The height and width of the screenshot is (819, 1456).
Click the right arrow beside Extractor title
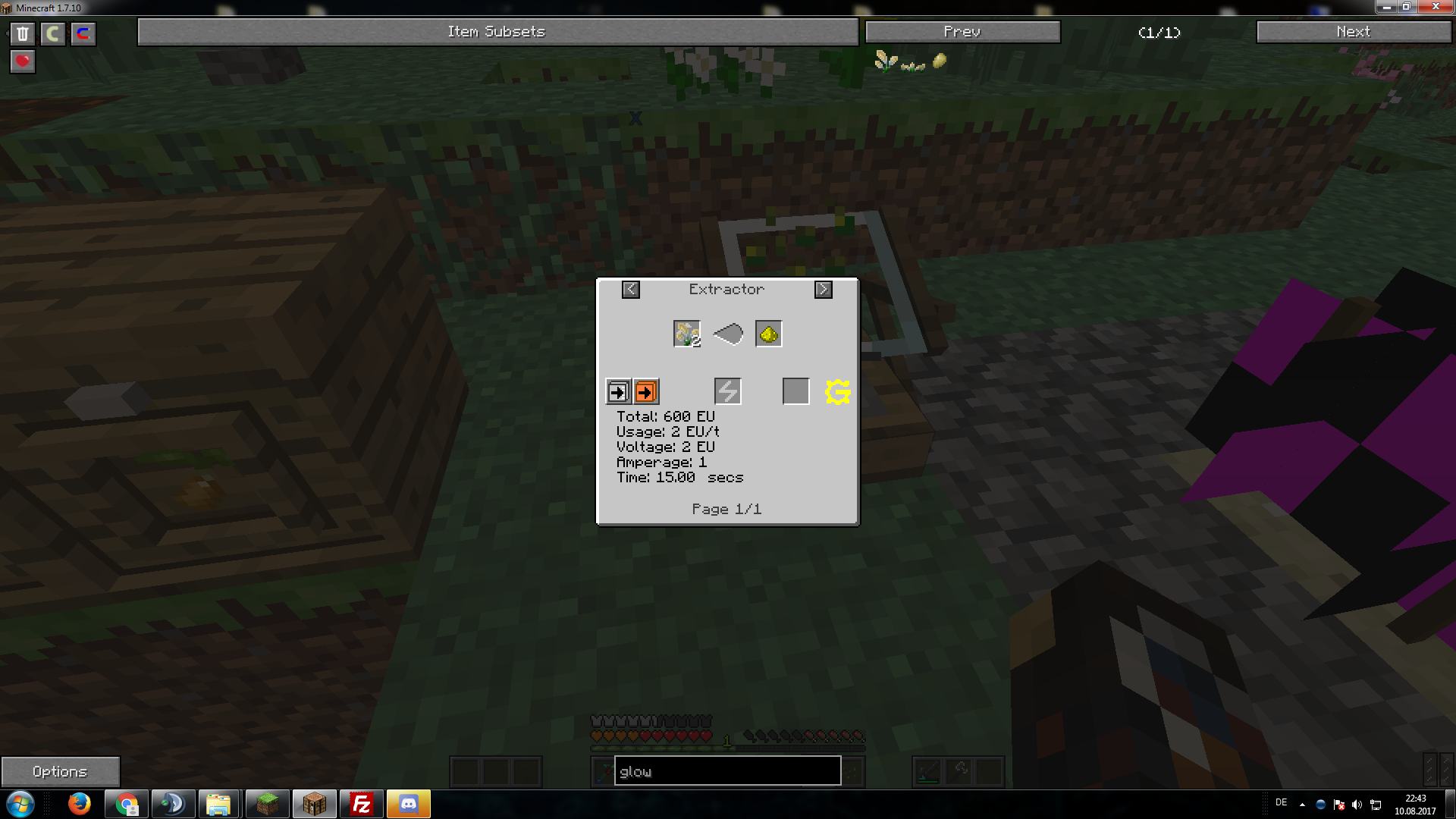tap(824, 290)
